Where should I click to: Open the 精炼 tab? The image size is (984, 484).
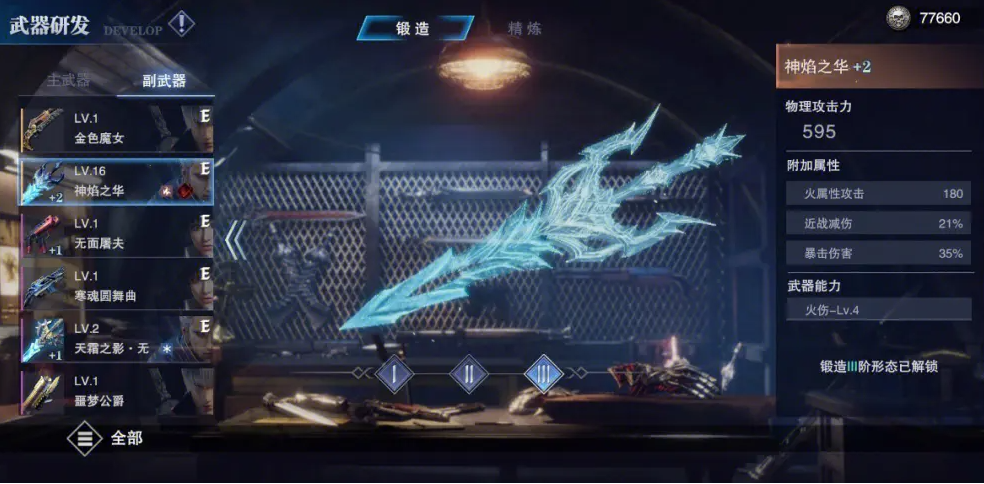click(x=524, y=29)
